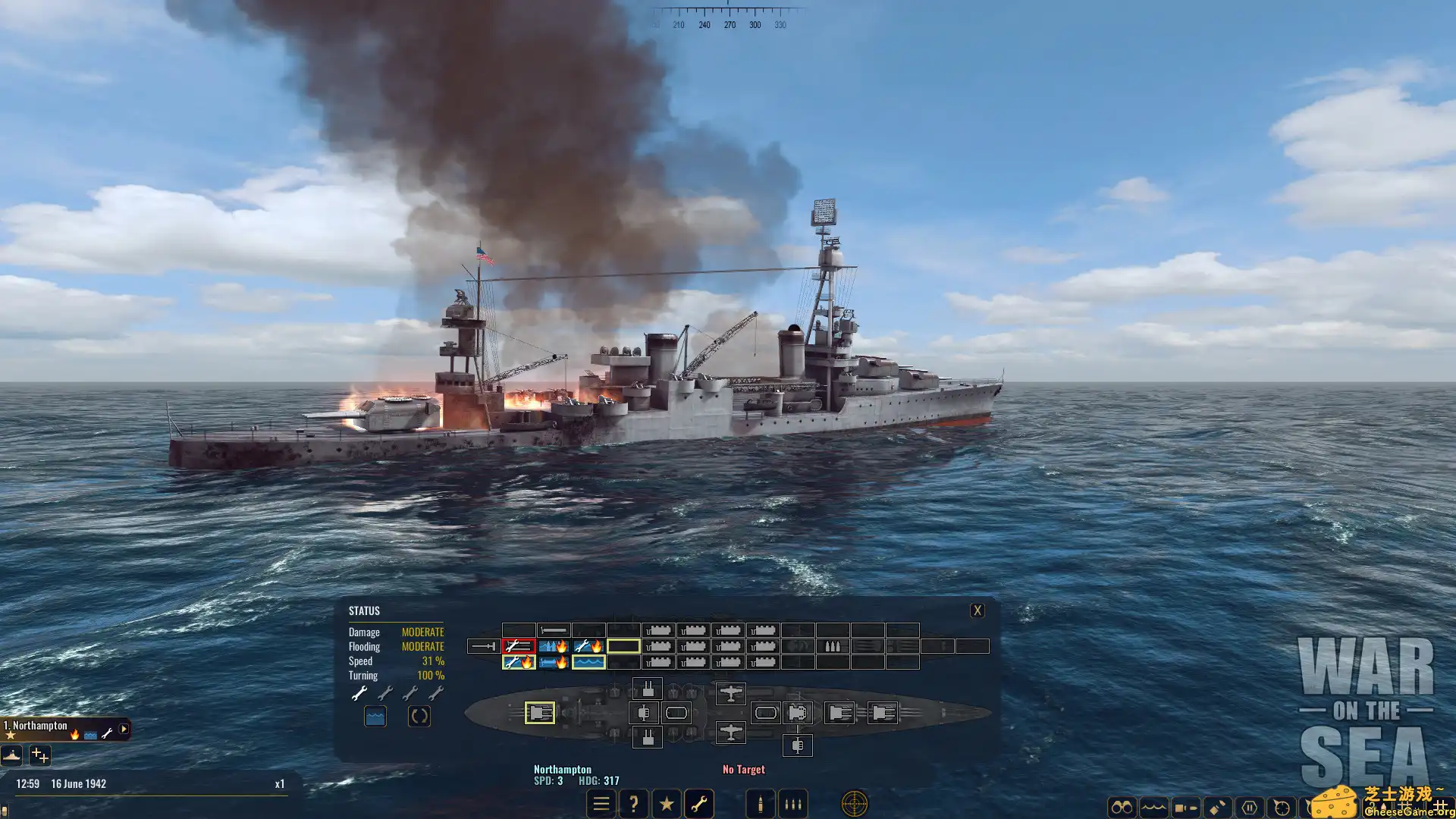Viewport: 1456px width, 819px height.
Task: Click the star commendations icon
Action: coord(667,804)
